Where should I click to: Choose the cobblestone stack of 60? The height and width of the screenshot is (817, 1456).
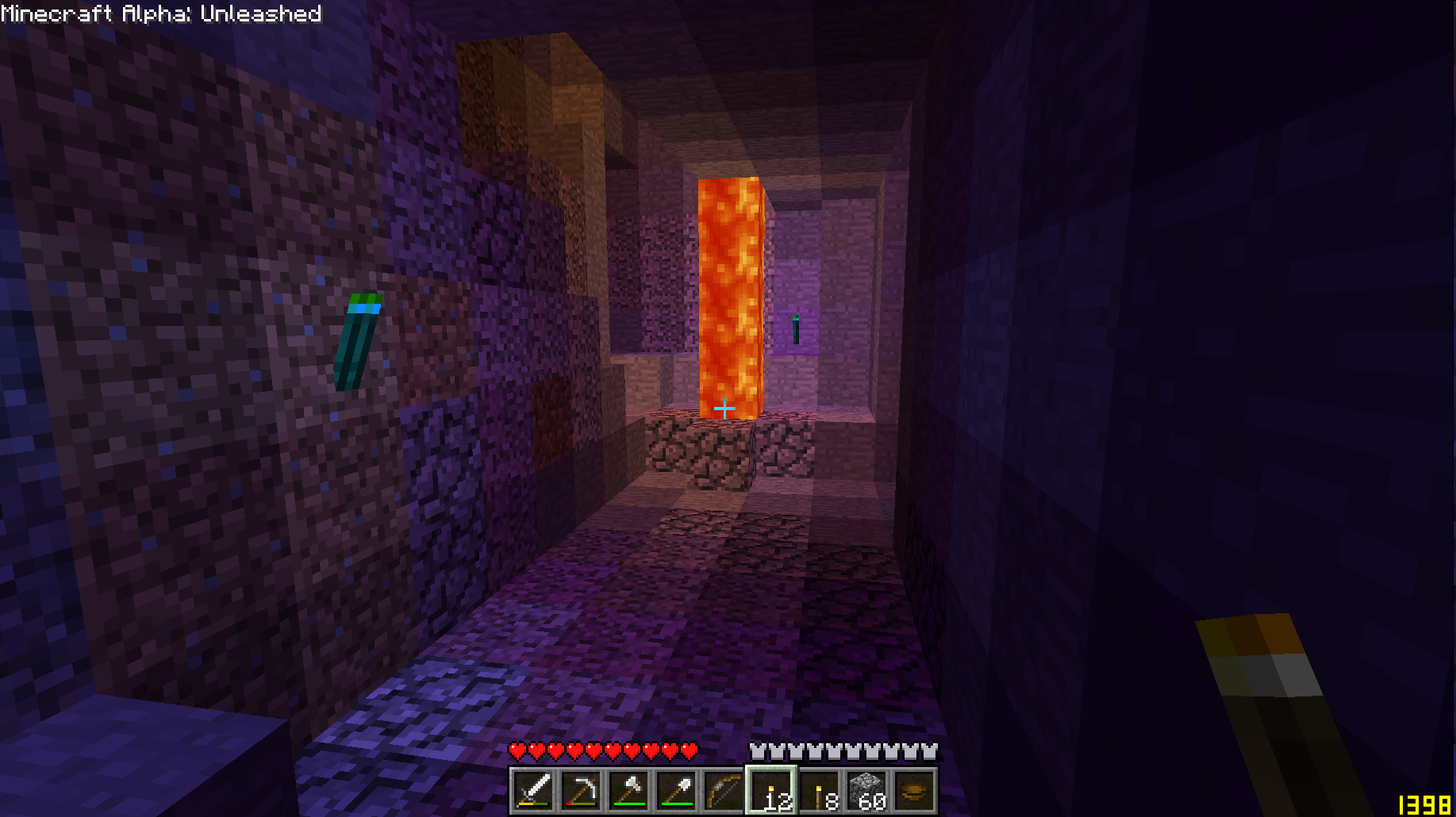[x=868, y=791]
